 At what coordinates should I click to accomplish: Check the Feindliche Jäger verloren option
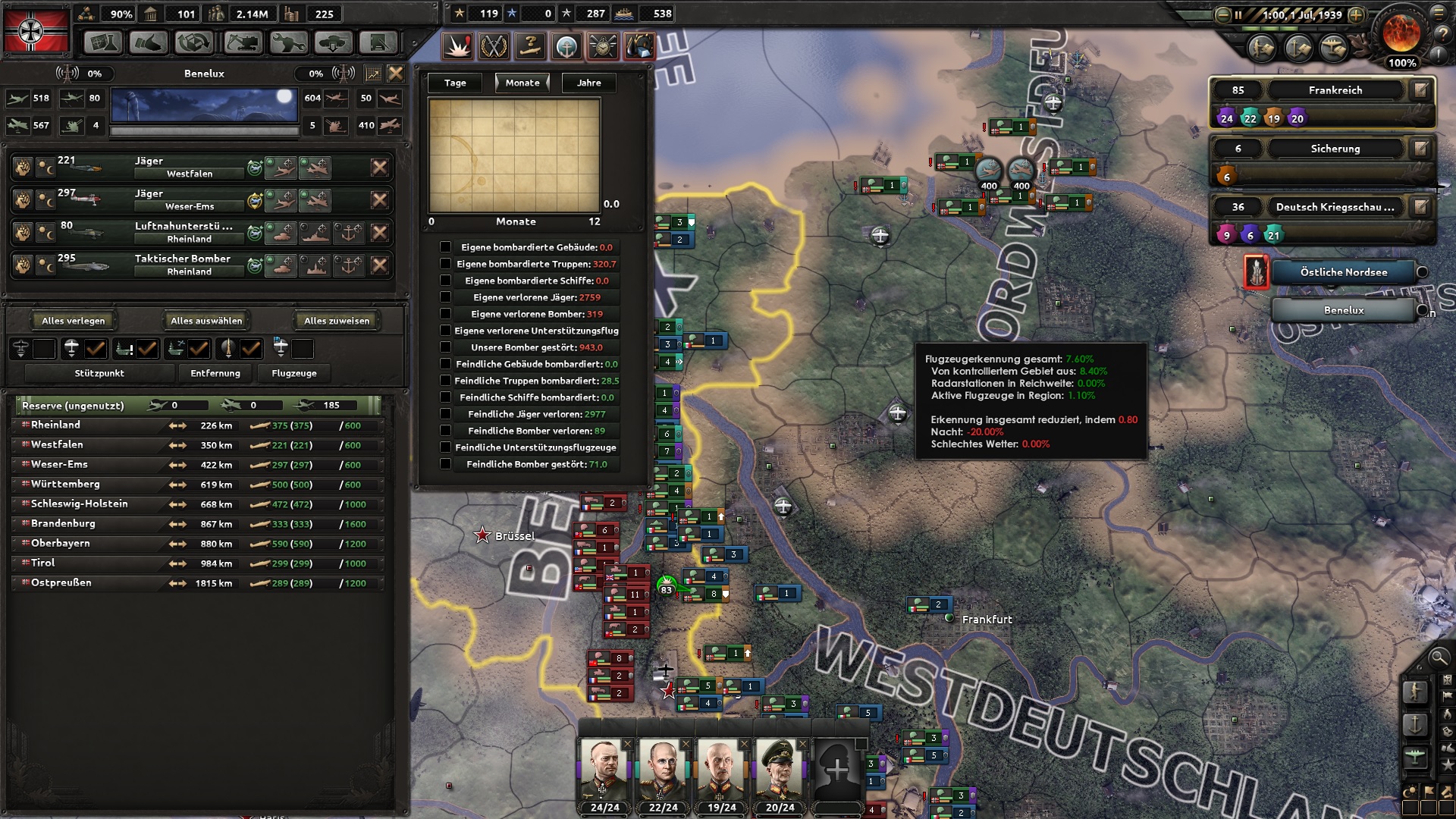pos(446,414)
